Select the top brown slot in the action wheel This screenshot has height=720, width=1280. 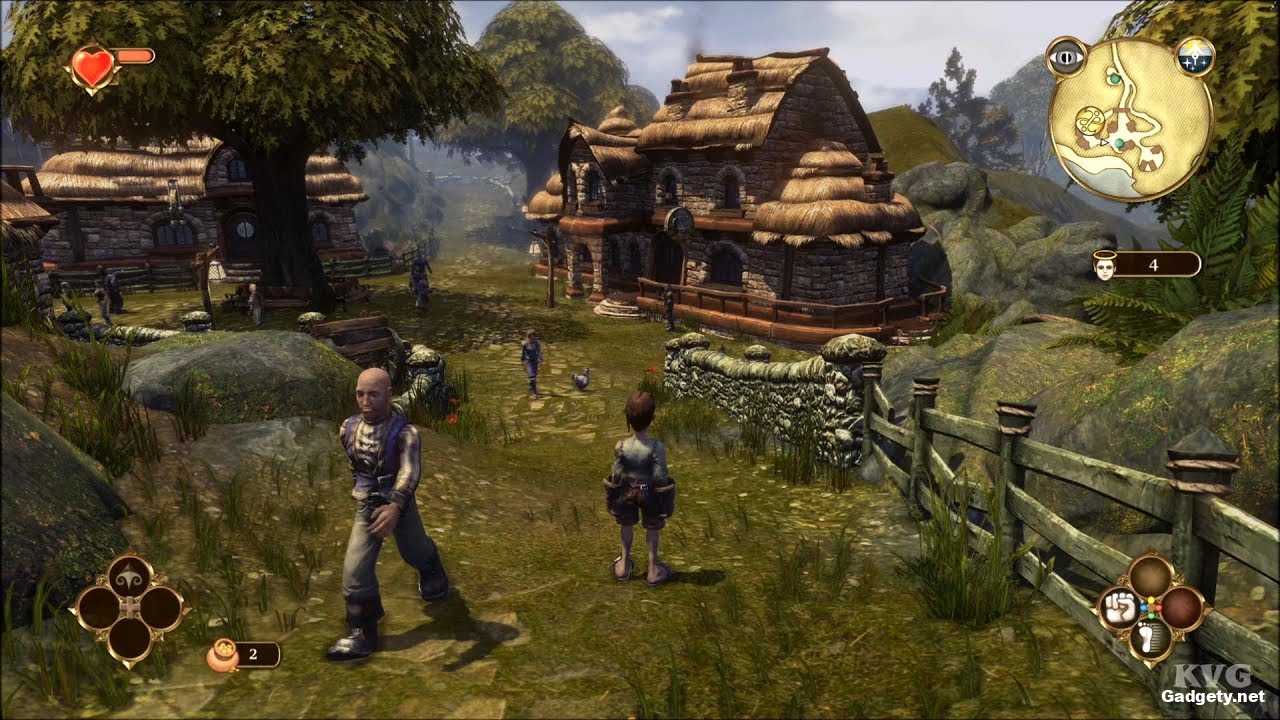(1150, 574)
